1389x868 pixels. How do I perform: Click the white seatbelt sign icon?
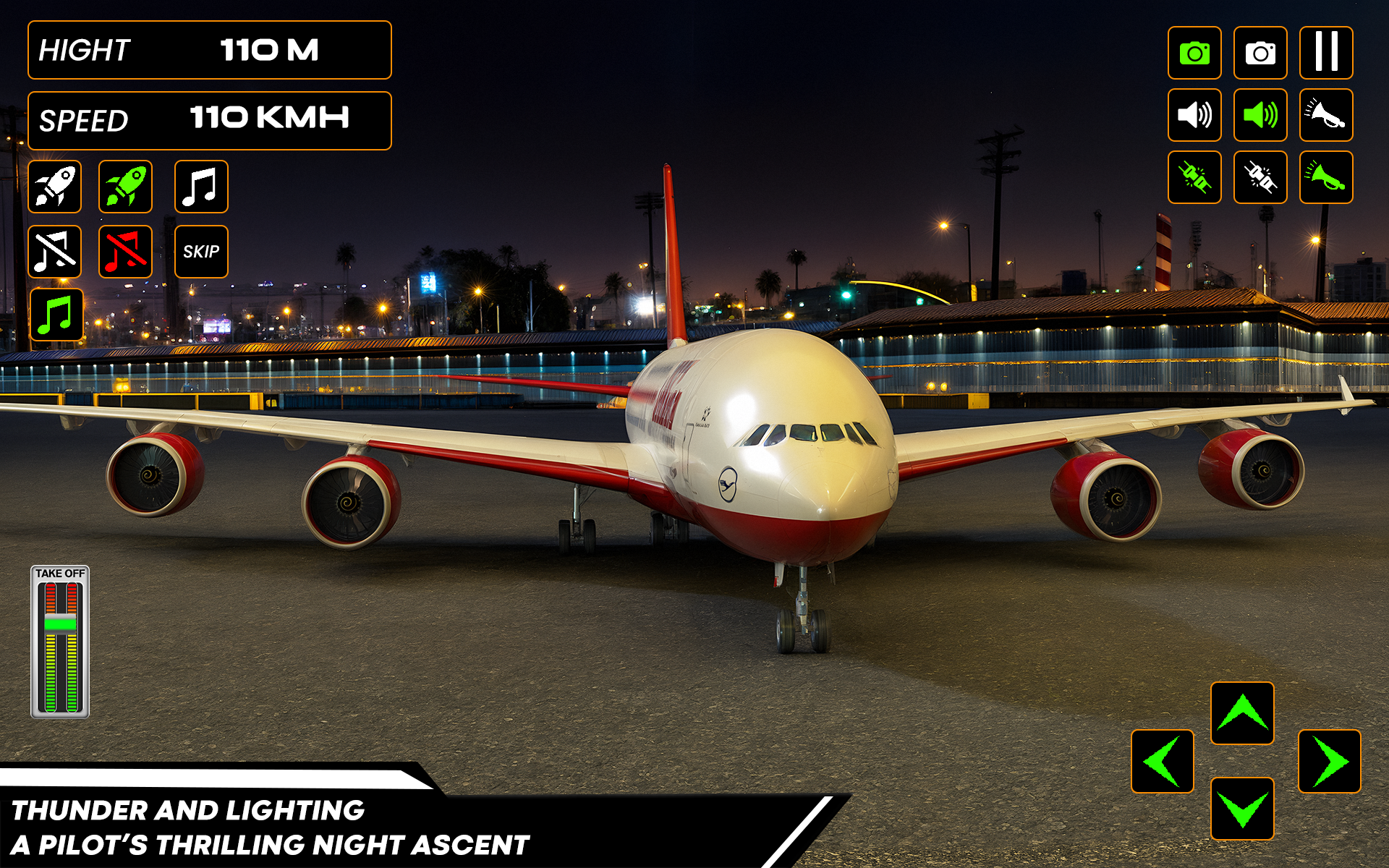tap(1260, 177)
